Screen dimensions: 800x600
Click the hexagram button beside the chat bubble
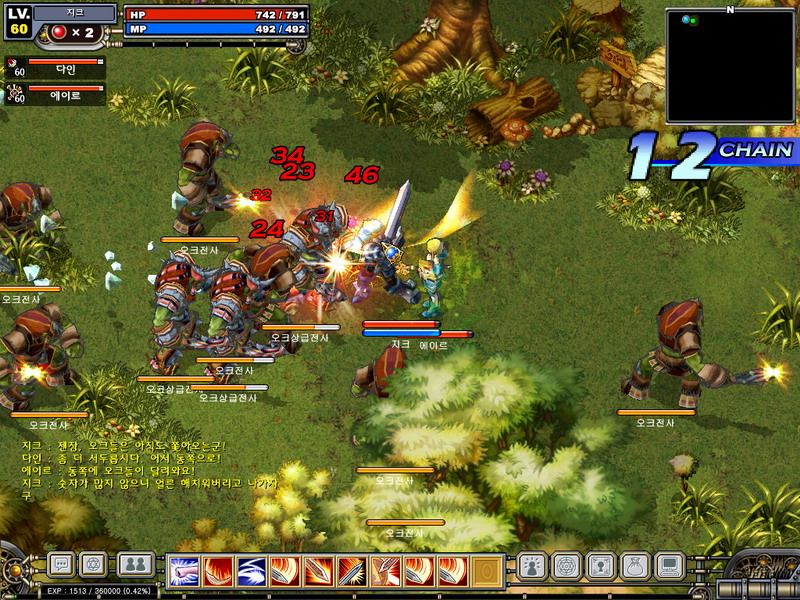[x=93, y=565]
